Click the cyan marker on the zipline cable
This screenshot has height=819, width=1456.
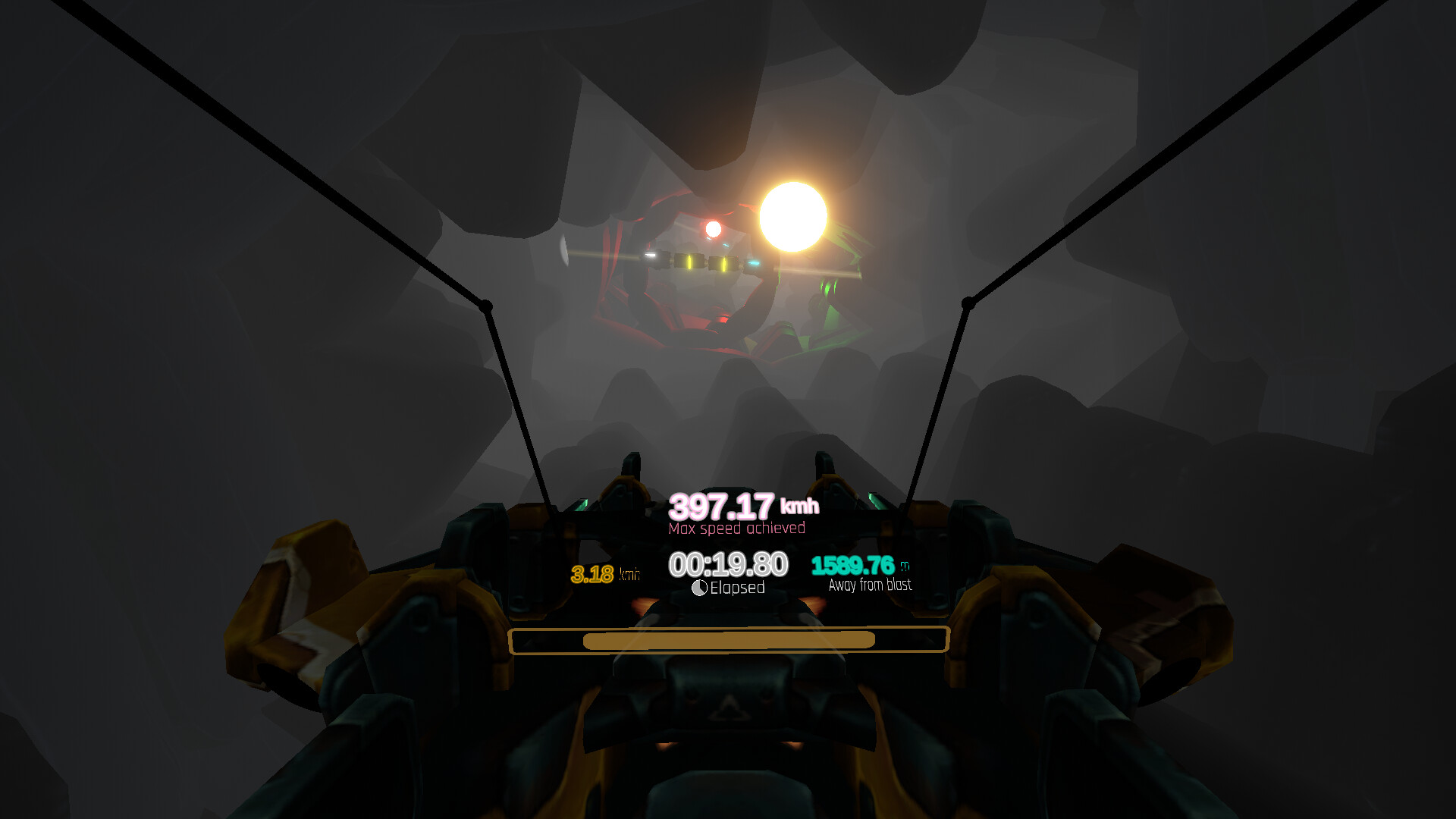pos(754,263)
